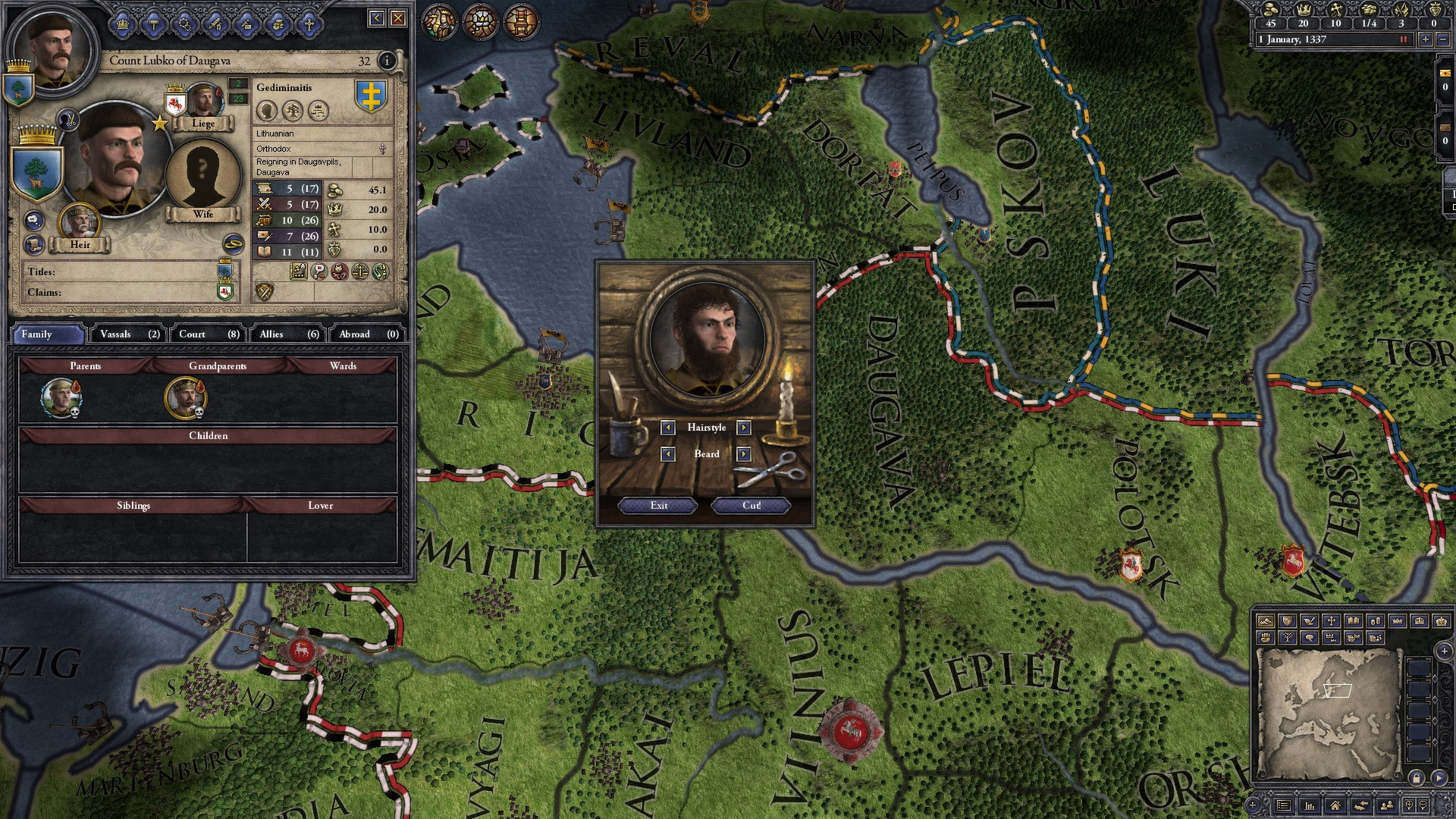Click the sword-and-helmet icon on the top toolbar
Image resolution: width=1456 pixels, height=819 pixels.
click(x=215, y=24)
